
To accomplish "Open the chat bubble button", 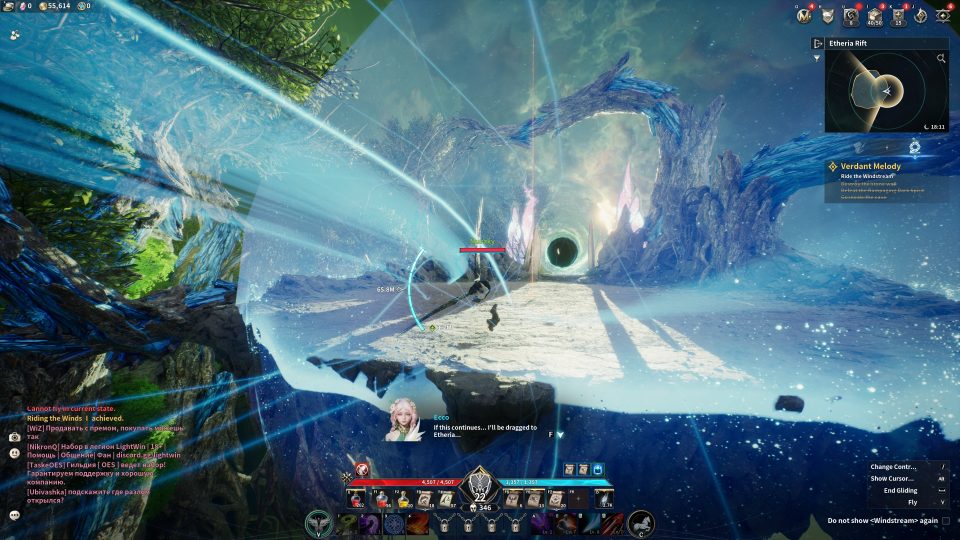I will (x=15, y=515).
